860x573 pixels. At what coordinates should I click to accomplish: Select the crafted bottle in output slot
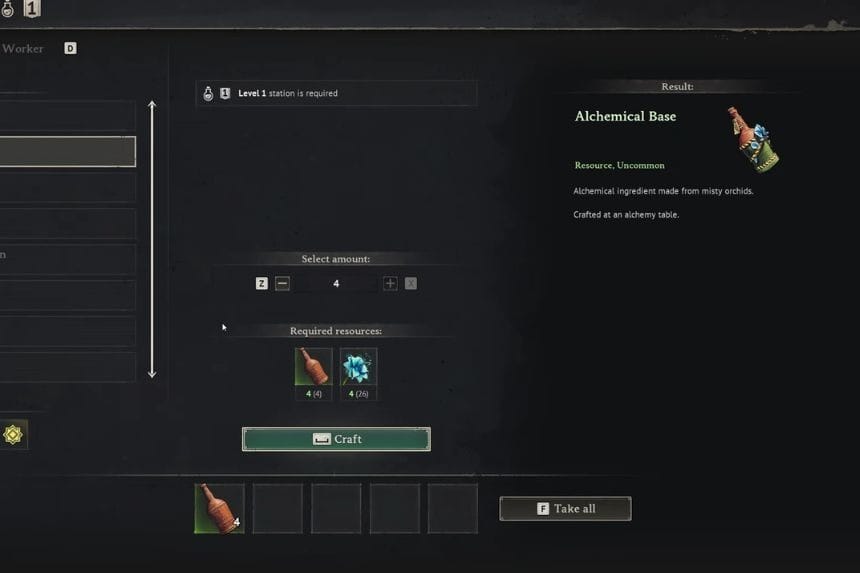[x=219, y=508]
